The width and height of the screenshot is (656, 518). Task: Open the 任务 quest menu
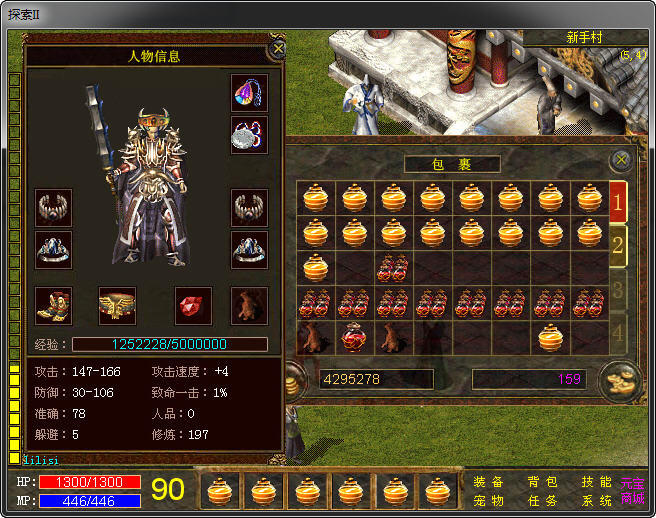pos(543,500)
